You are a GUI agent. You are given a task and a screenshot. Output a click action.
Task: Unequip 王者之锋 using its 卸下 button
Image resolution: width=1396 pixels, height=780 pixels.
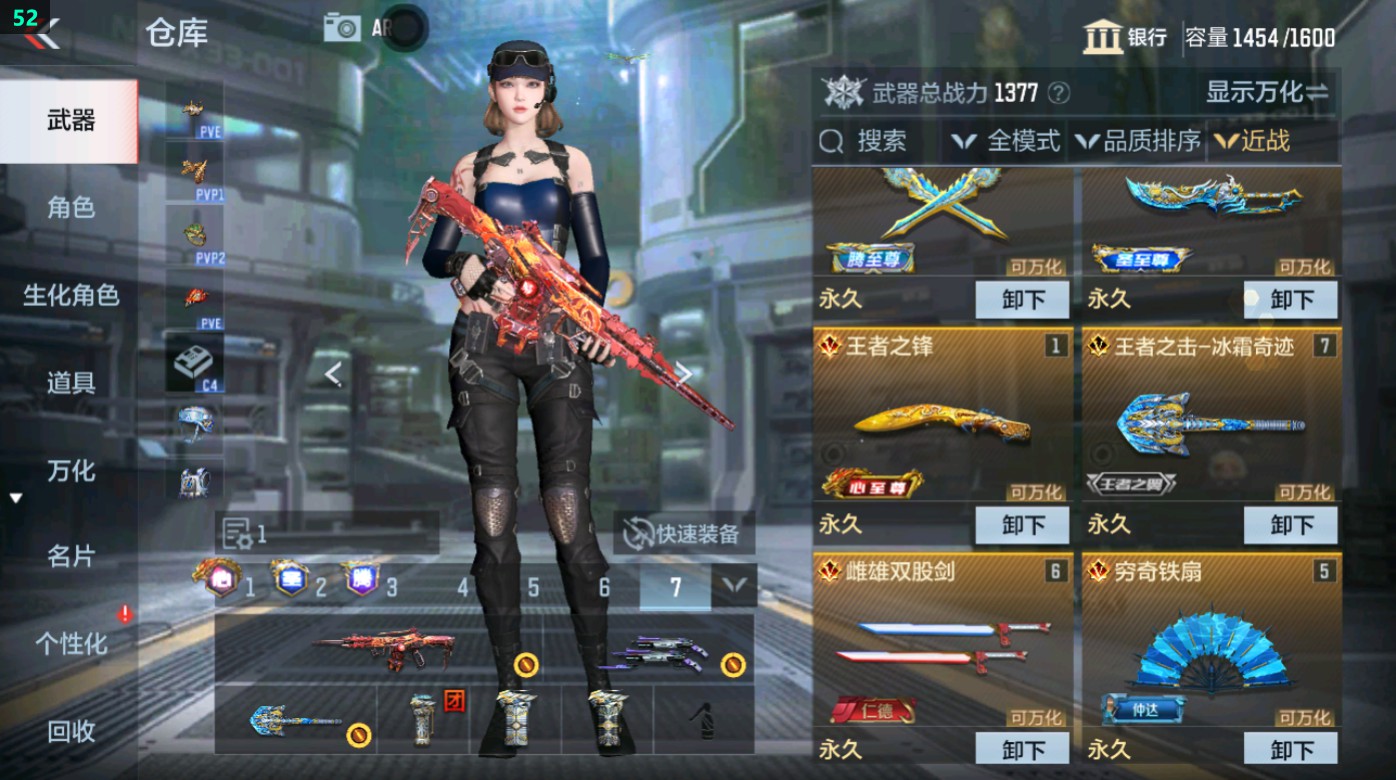[x=1021, y=524]
